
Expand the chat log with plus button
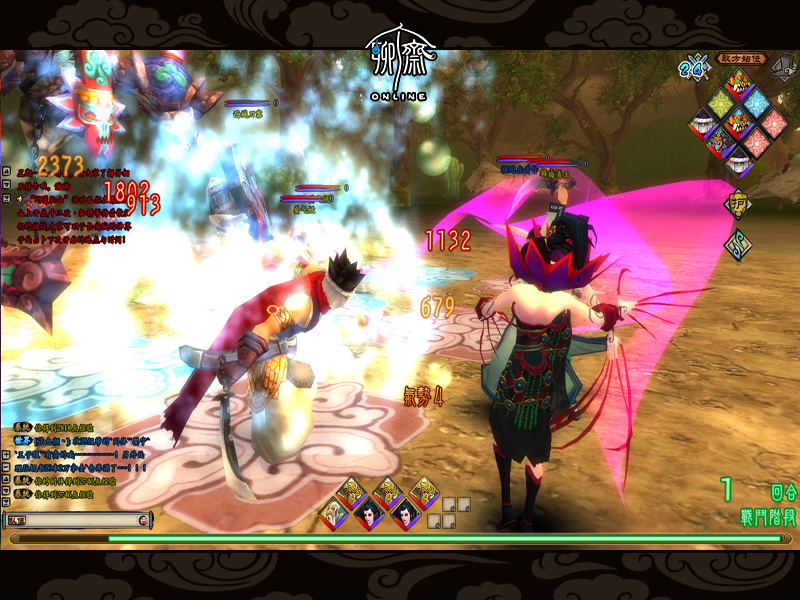7,453
